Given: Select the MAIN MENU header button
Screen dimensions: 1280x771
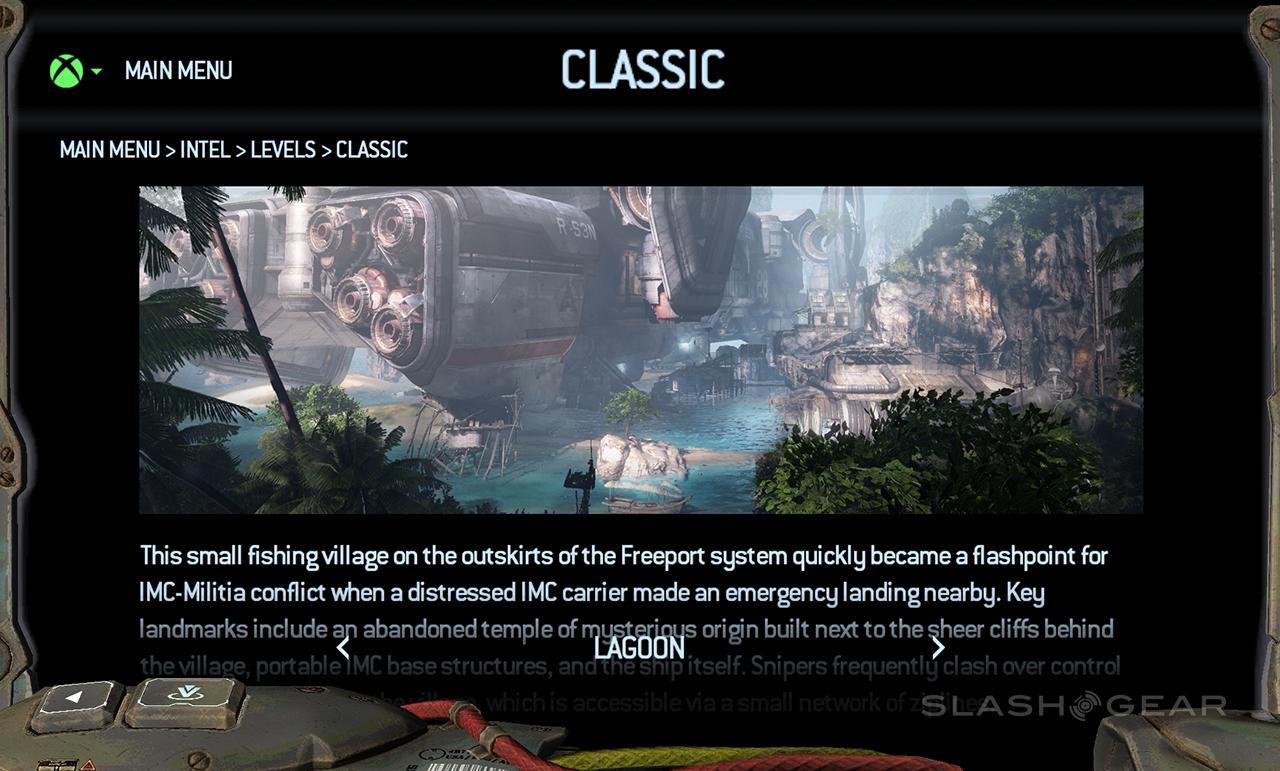Looking at the screenshot, I should 178,71.
